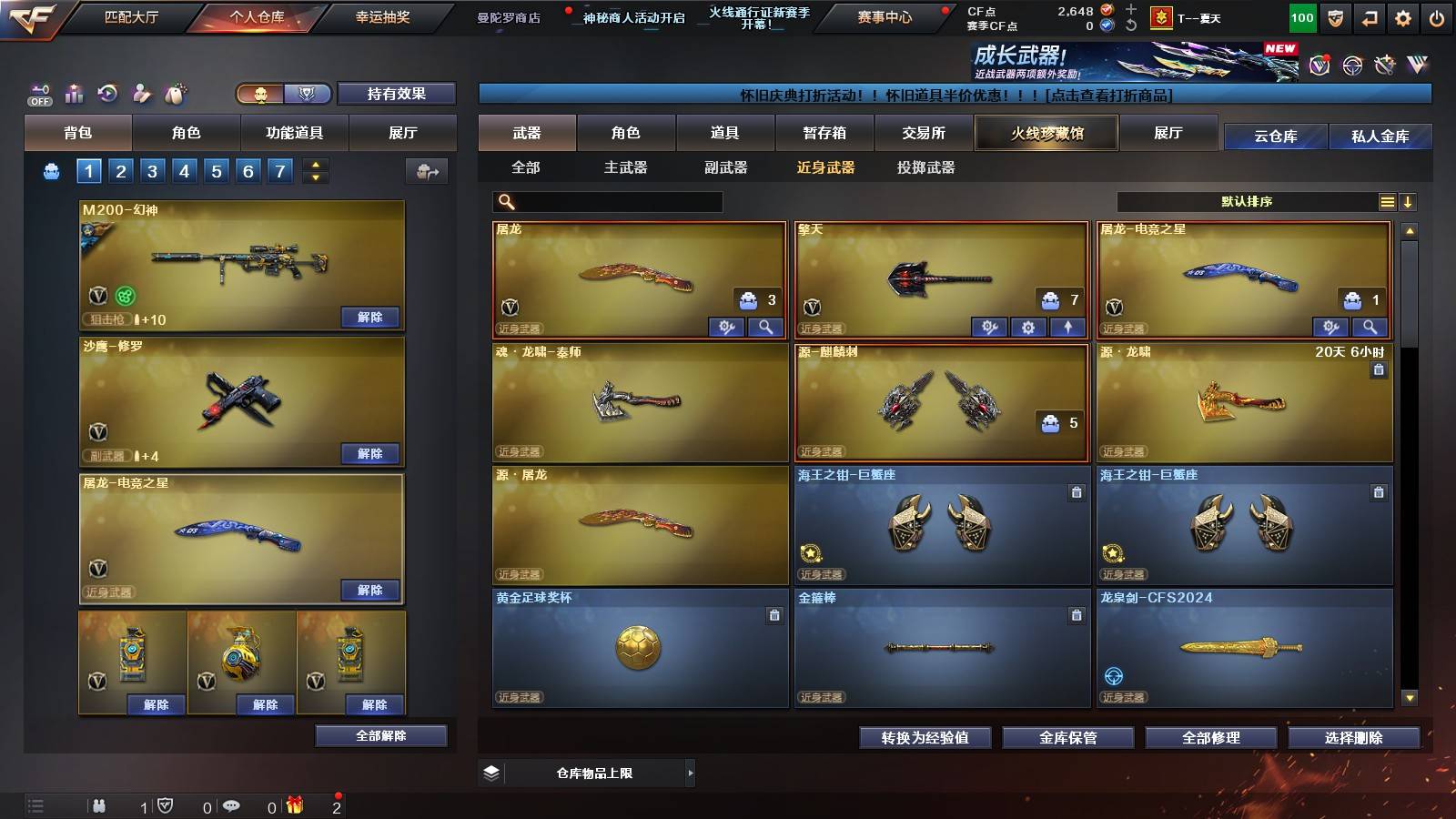
Task: Expand the 仓库物品上限 panel arrow
Action: pyautogui.click(x=690, y=772)
